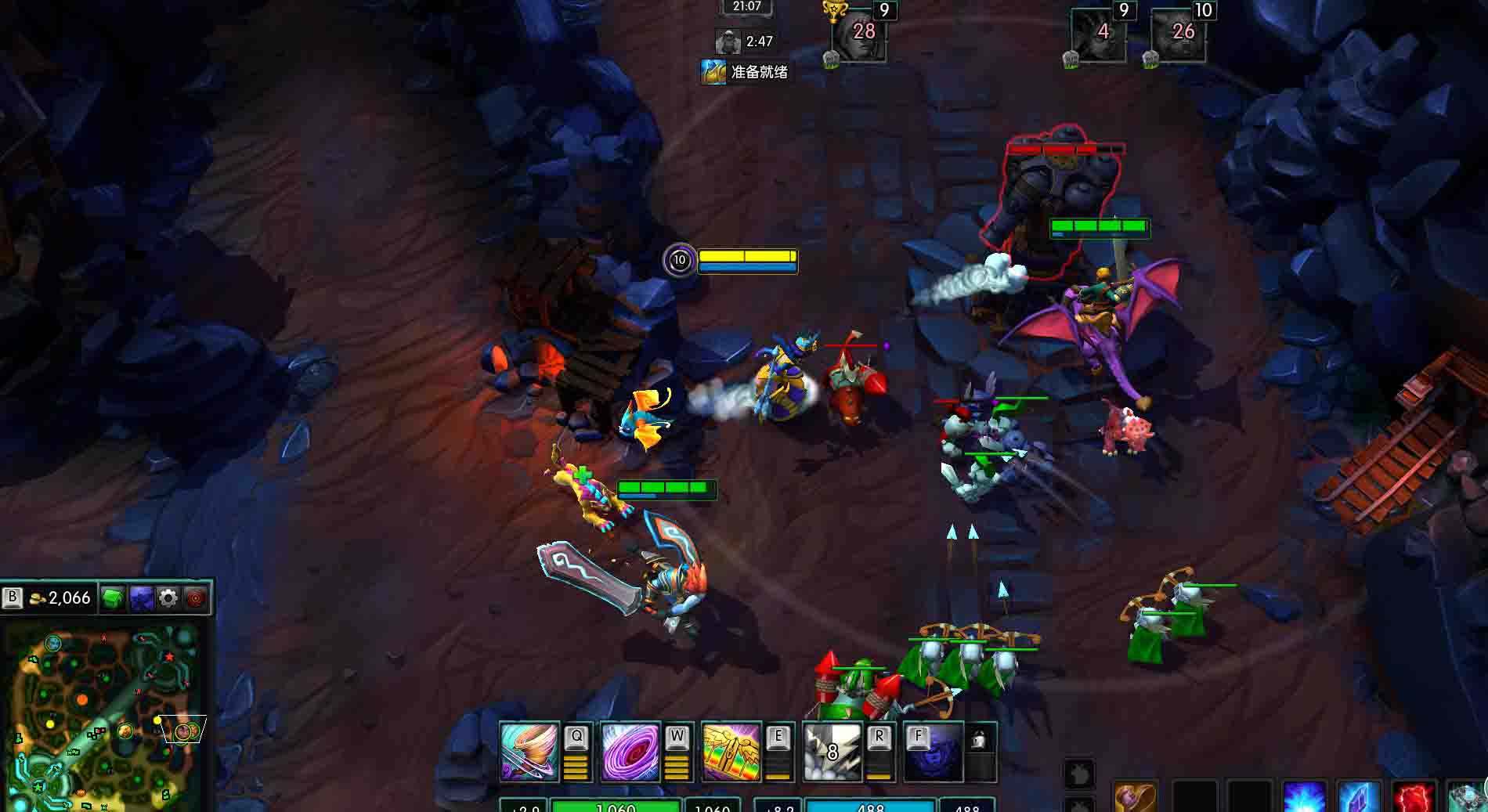Click the enemy portrait showing 4

coord(1099,35)
